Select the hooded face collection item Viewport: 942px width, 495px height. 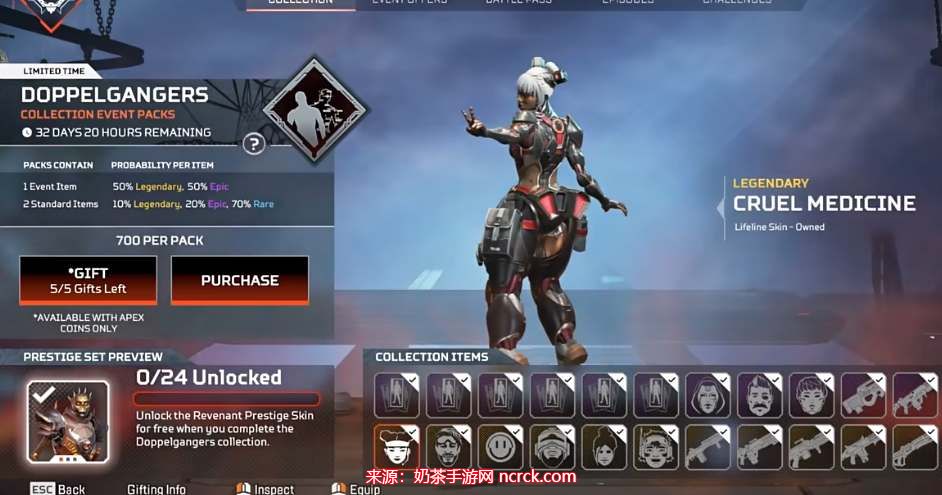point(707,395)
